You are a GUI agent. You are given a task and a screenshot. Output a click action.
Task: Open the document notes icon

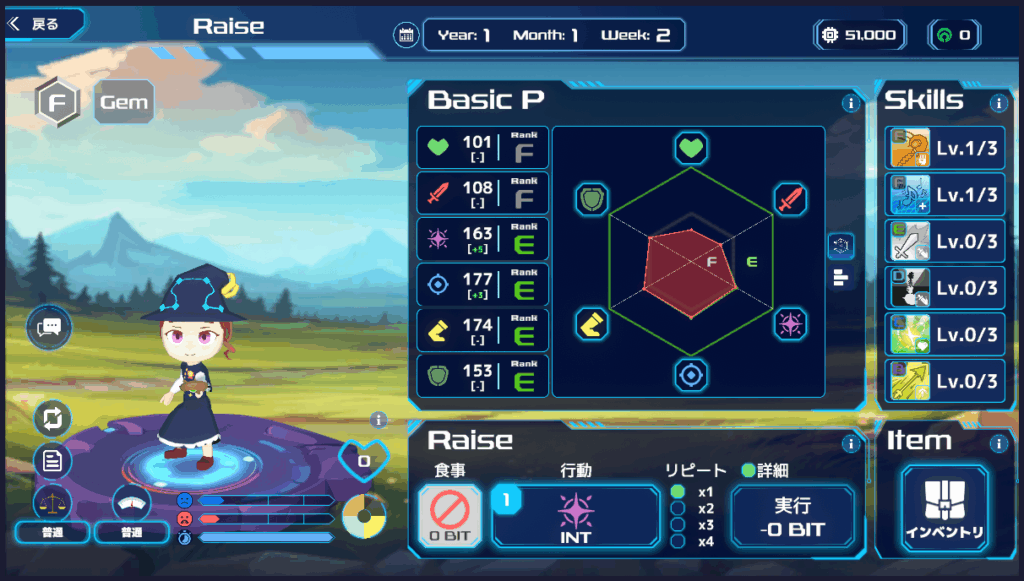[x=53, y=461]
